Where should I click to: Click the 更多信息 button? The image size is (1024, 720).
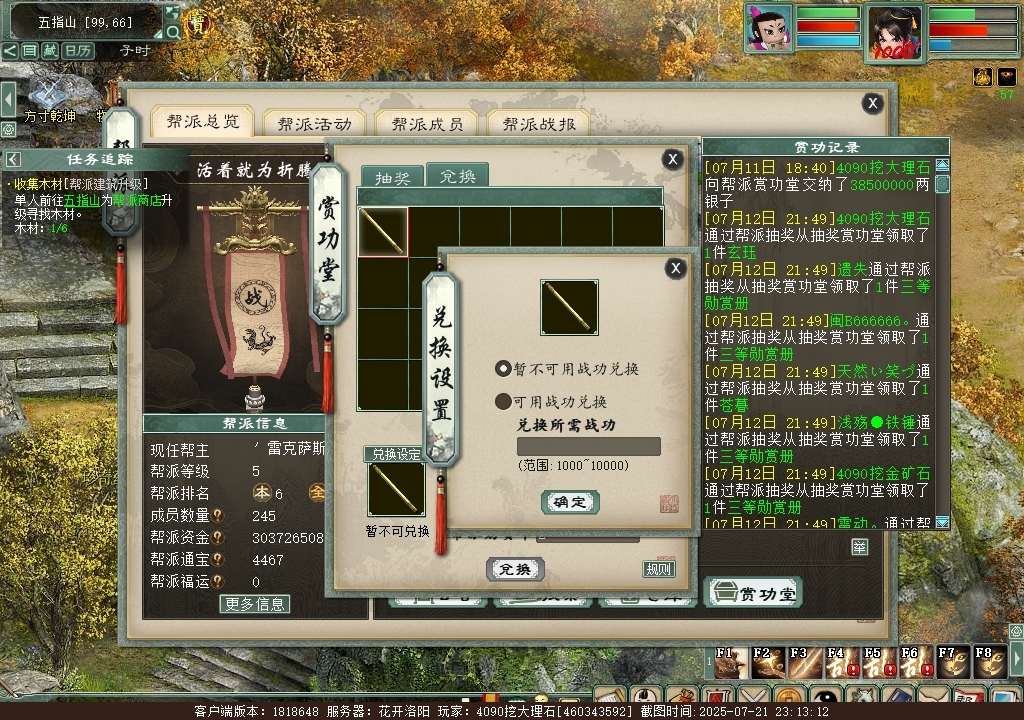[255, 604]
